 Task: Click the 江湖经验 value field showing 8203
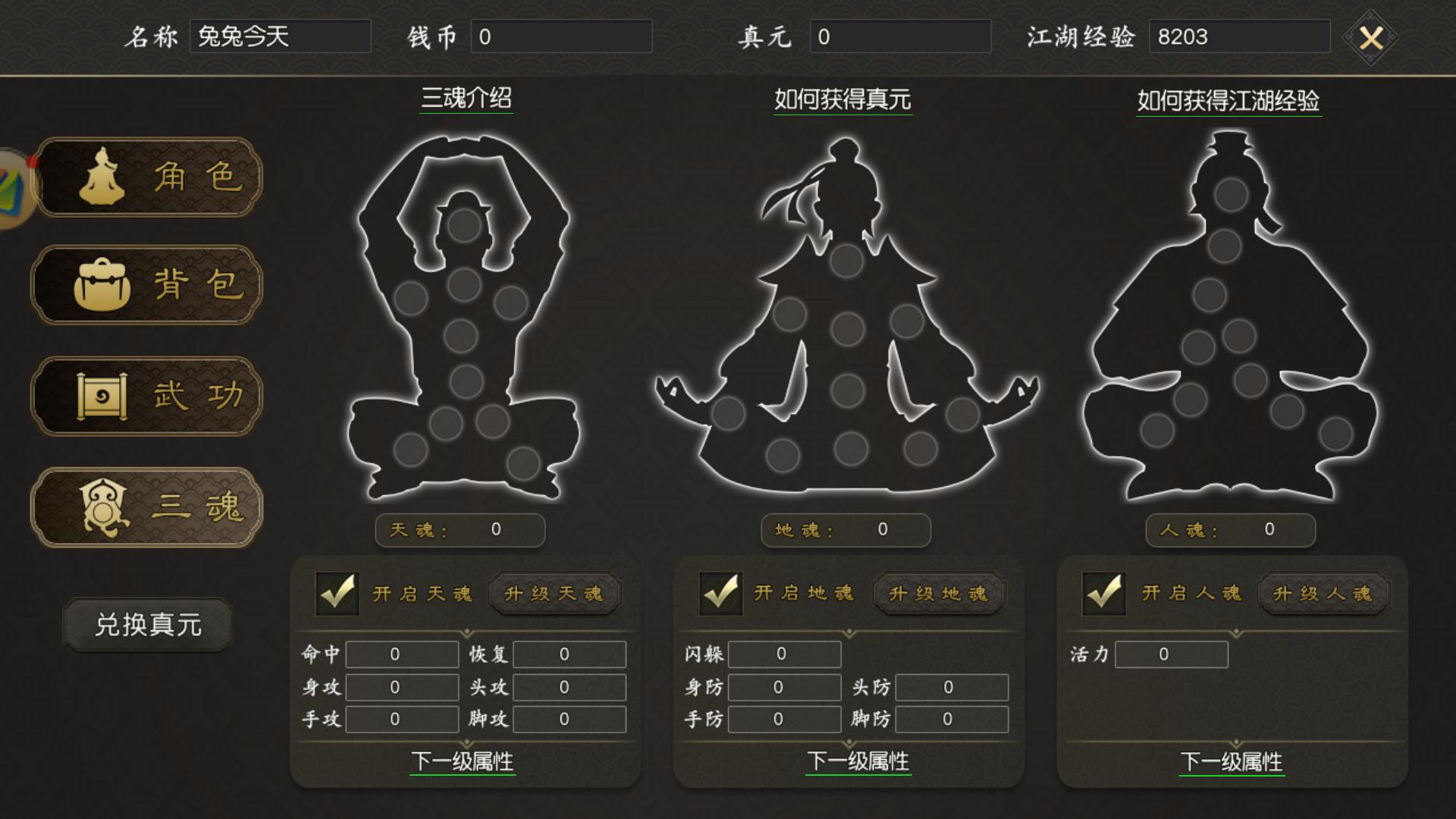[x=1239, y=36]
